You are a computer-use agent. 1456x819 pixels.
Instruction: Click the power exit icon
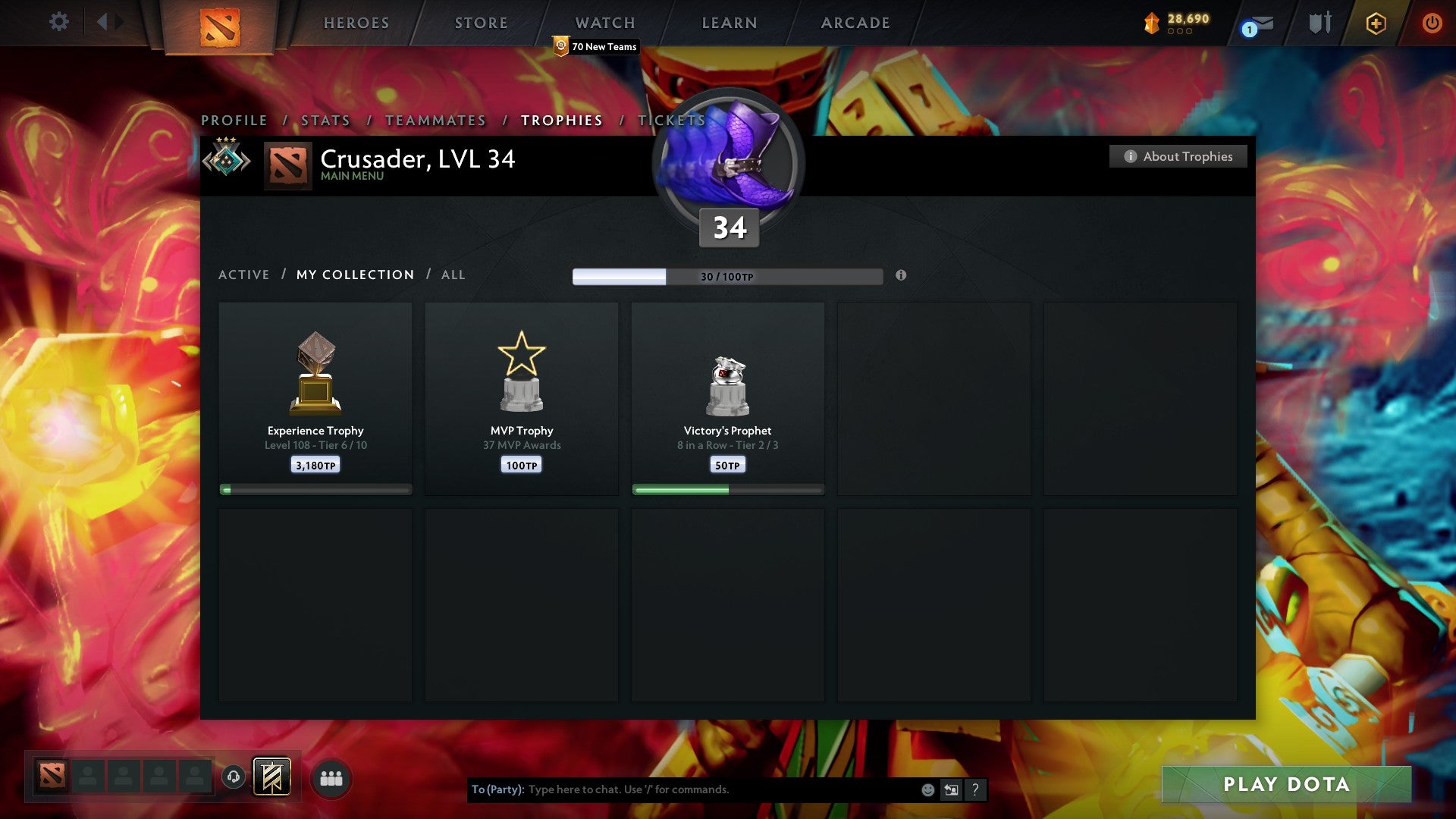click(x=1432, y=24)
